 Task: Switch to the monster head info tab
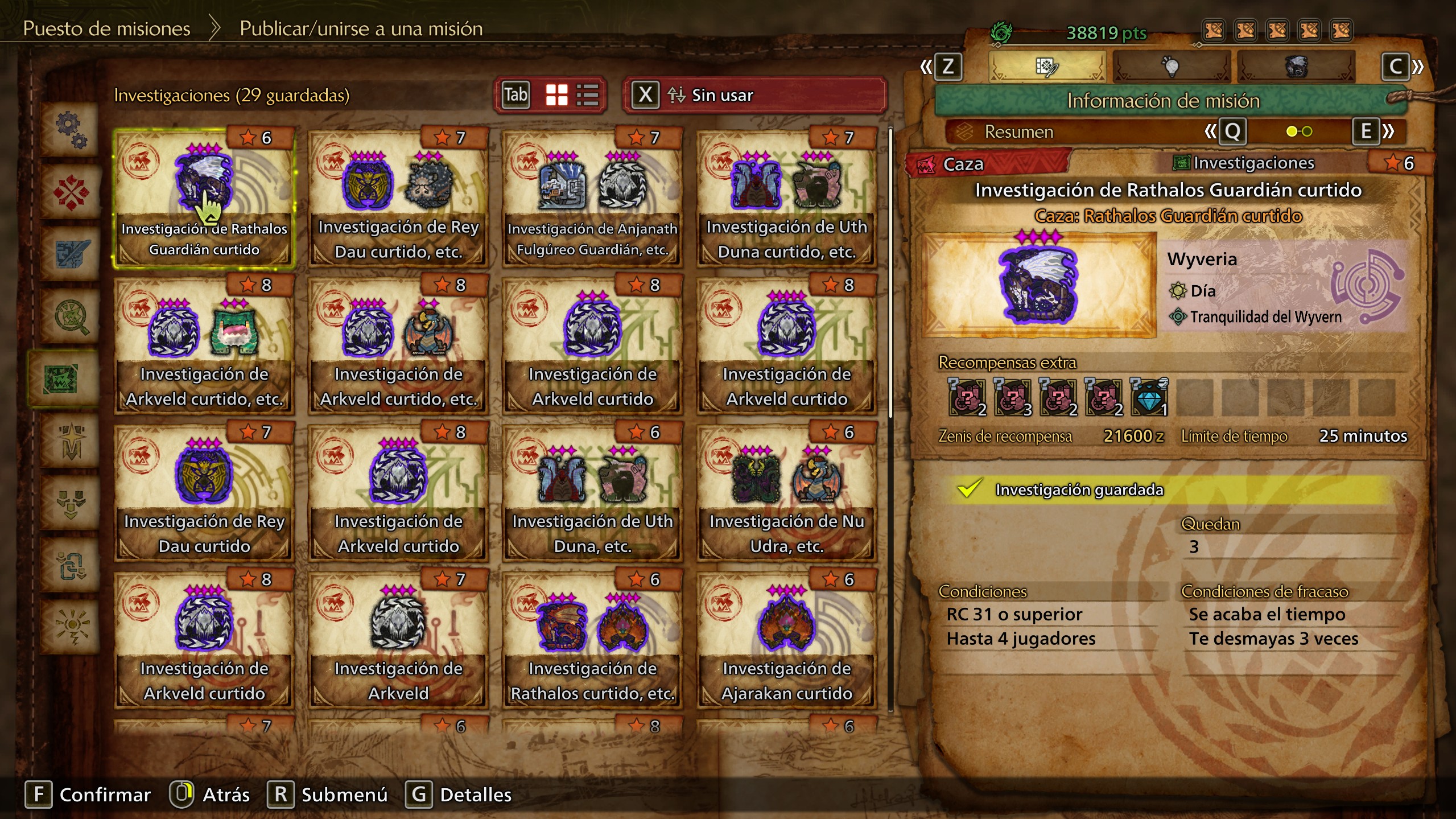[x=1296, y=67]
